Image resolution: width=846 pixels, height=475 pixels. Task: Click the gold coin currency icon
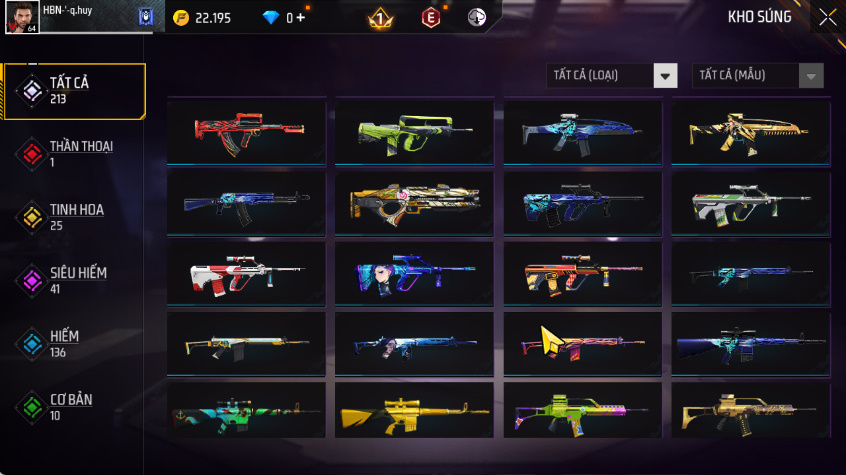tap(180, 18)
